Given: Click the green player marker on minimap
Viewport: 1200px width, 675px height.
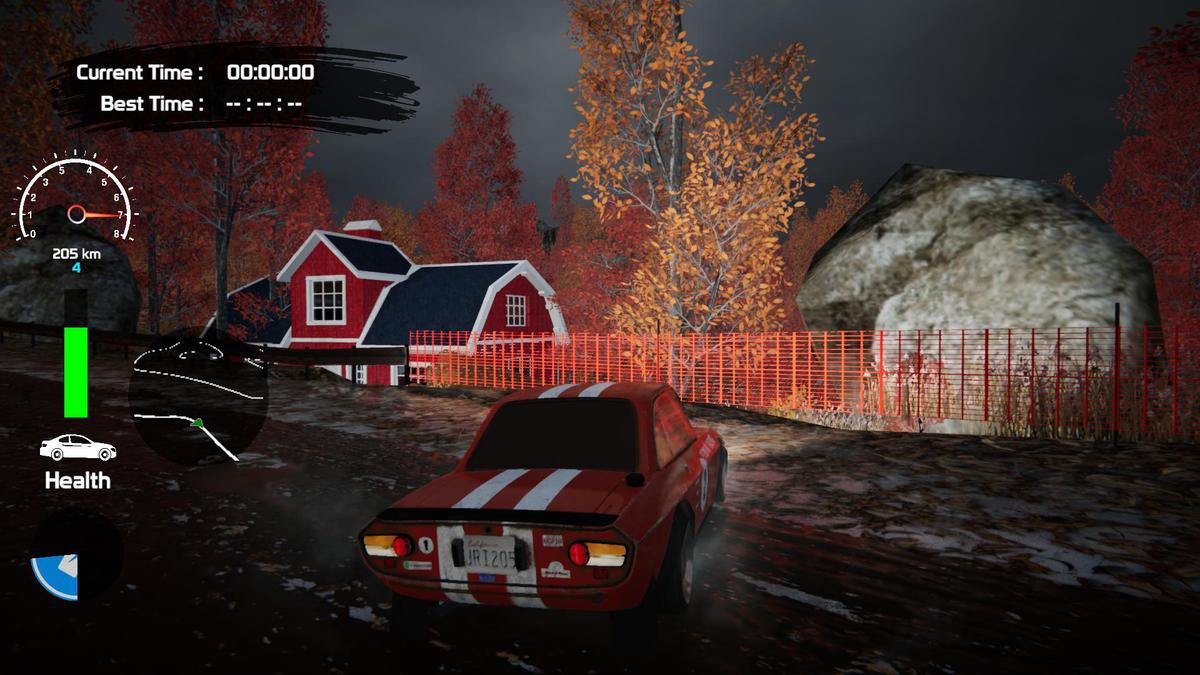Looking at the screenshot, I should point(198,423).
